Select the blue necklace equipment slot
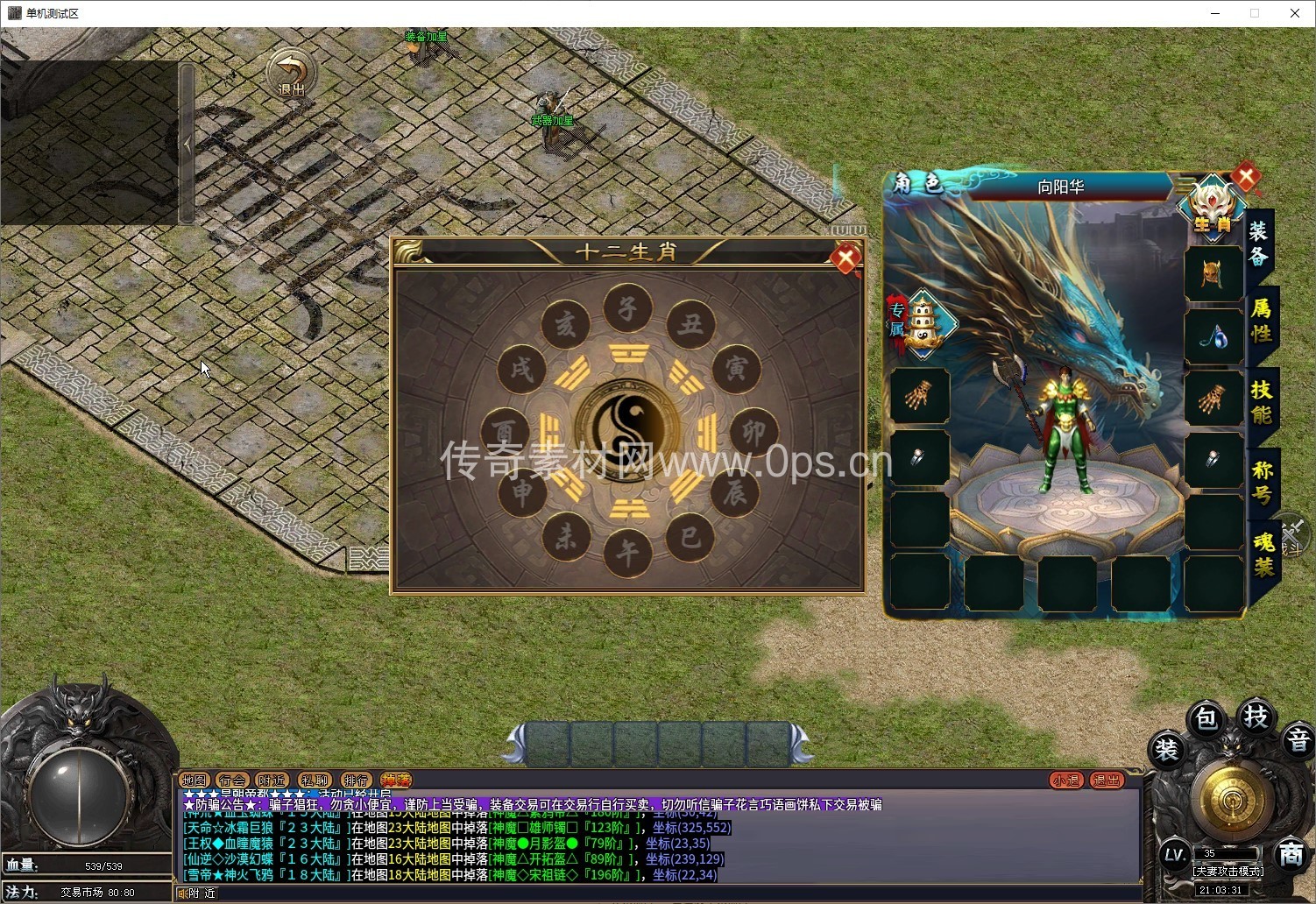 [1213, 336]
